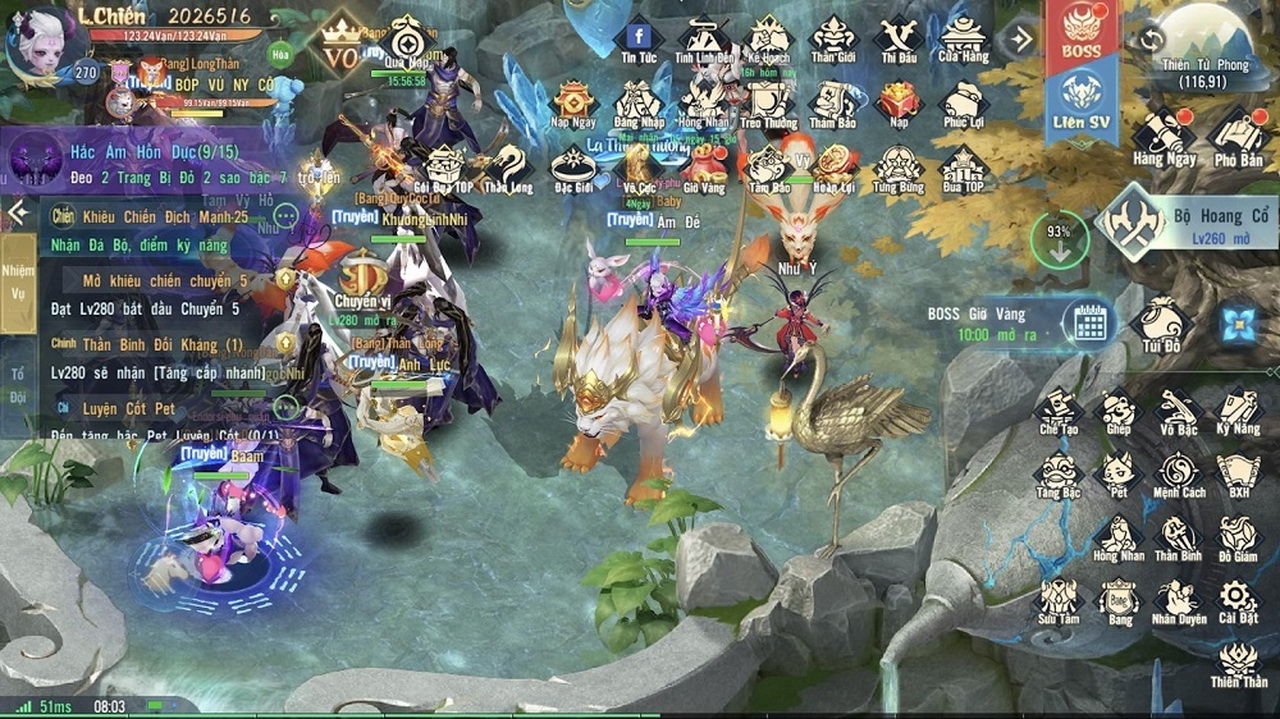Open the Pet menu

click(x=1118, y=473)
